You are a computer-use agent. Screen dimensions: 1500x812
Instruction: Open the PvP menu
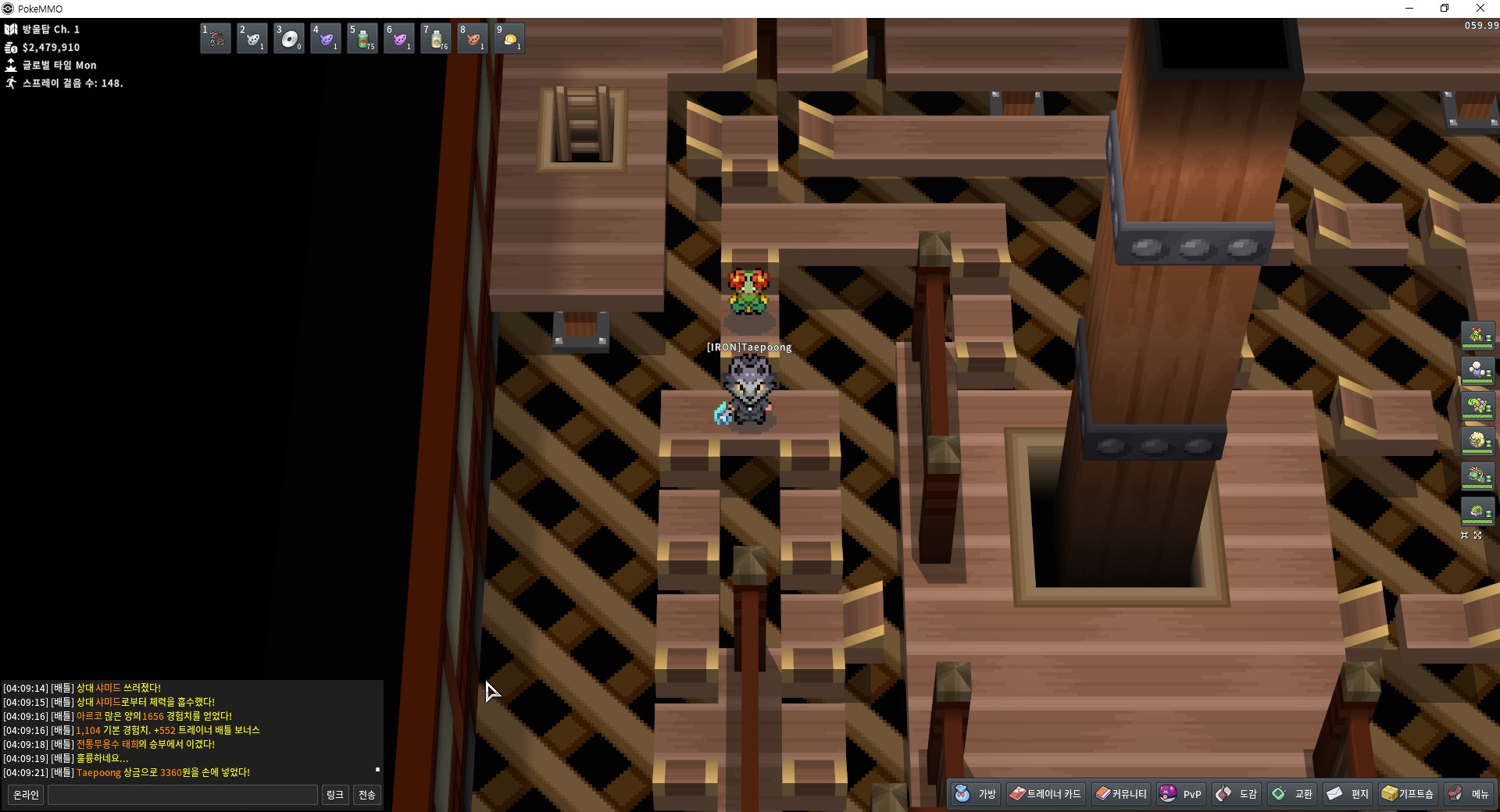(x=1181, y=794)
